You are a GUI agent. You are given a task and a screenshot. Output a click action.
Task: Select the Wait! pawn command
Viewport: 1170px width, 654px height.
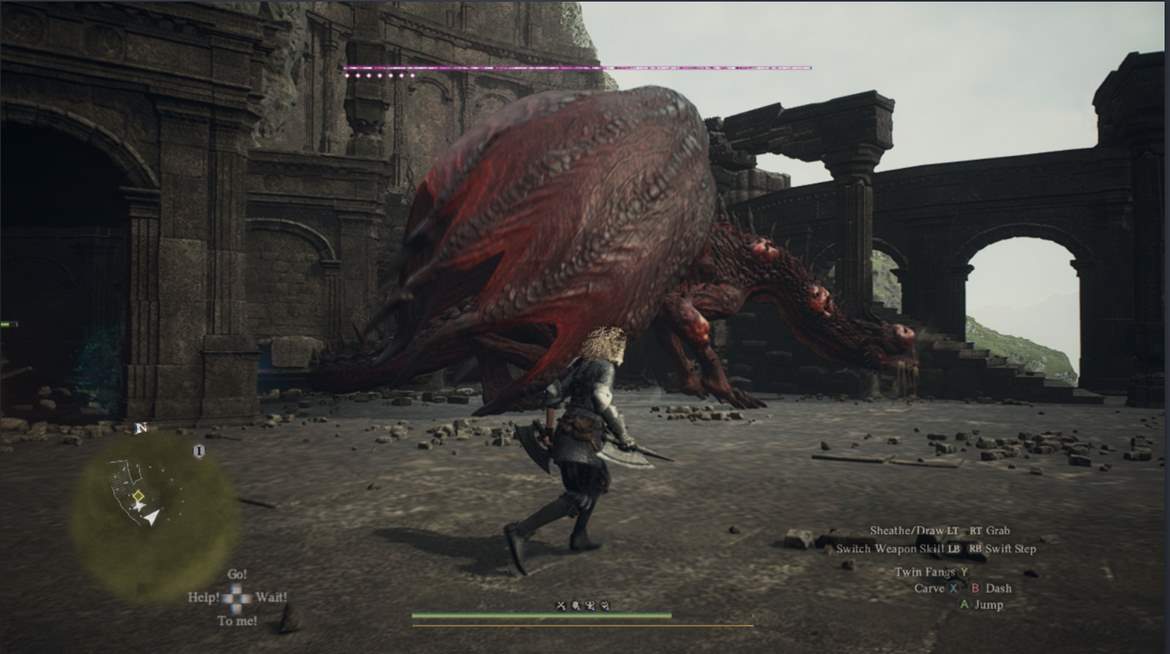271,597
